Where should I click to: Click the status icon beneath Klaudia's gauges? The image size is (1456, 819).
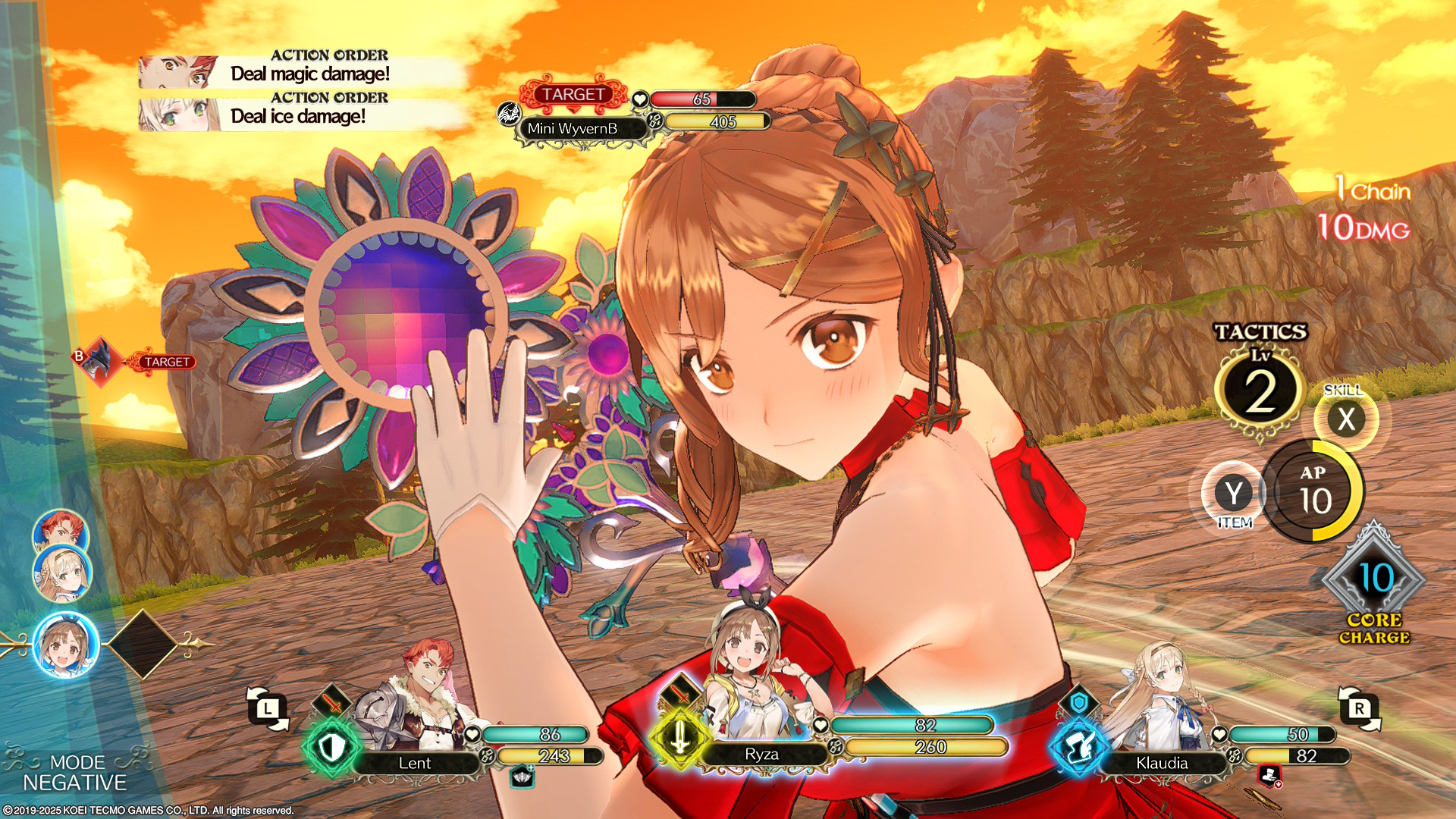1269,776
